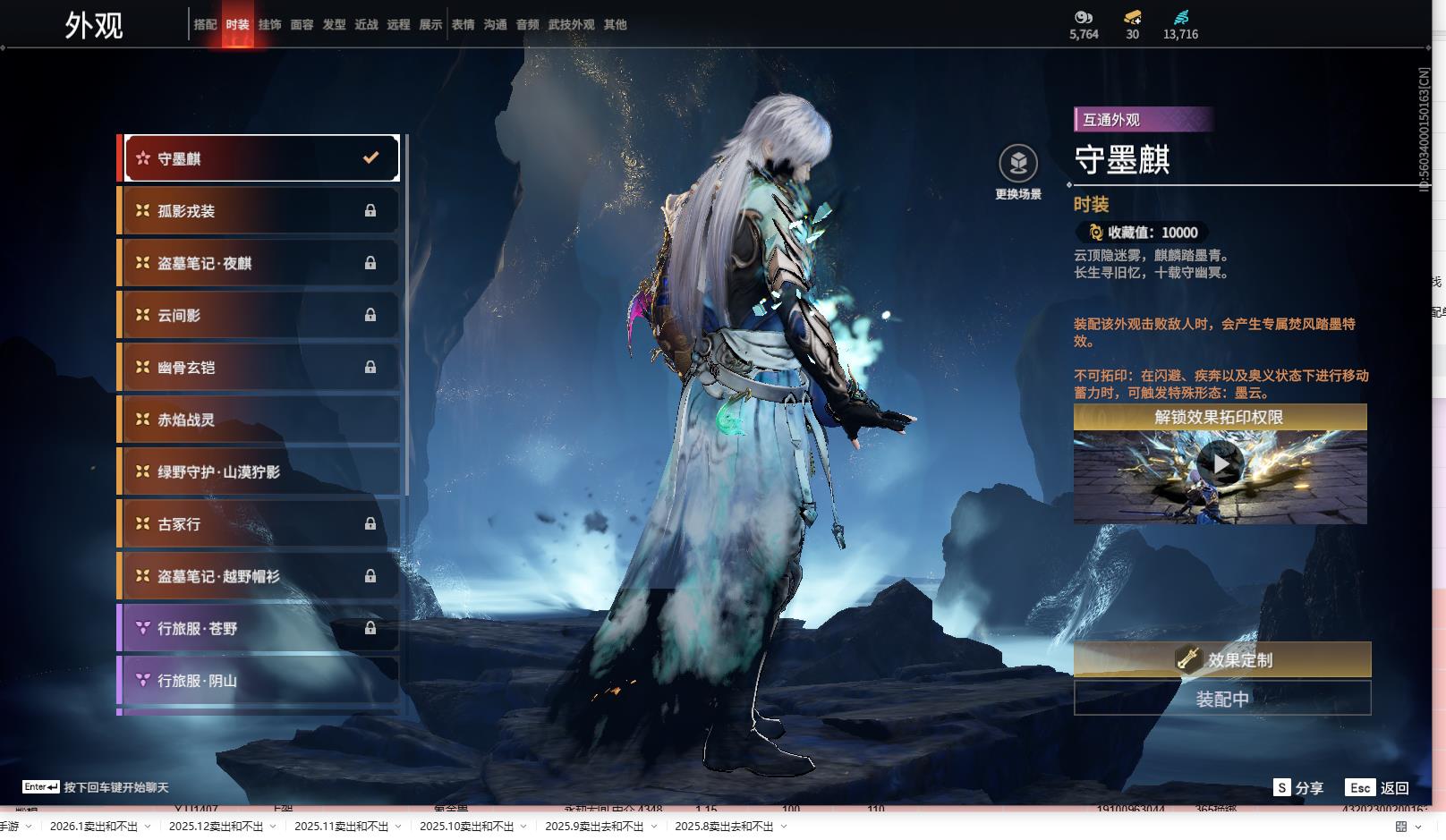Switch to the 搭配 tab
1446x840 pixels.
(205, 25)
